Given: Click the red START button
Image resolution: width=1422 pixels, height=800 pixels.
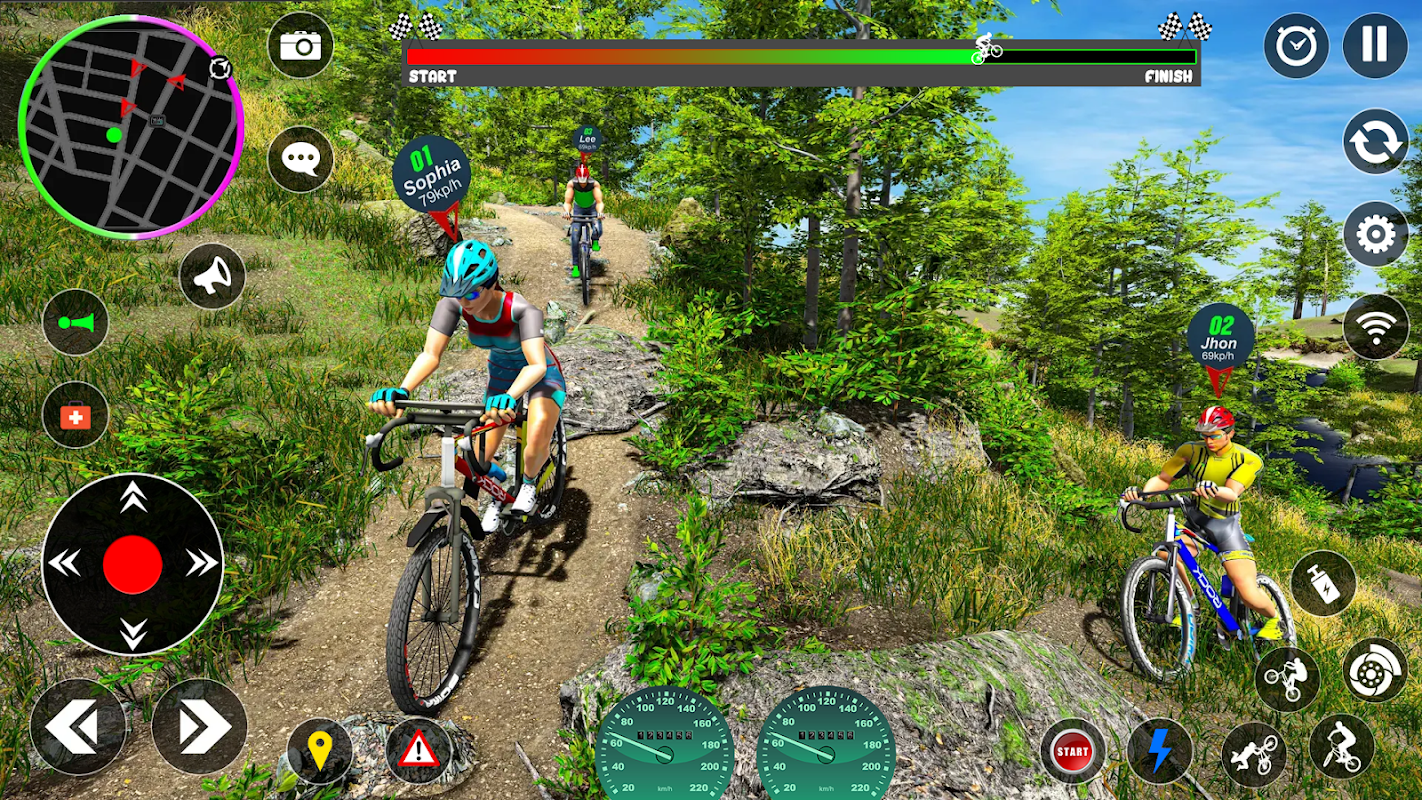Looking at the screenshot, I should tap(1072, 751).
